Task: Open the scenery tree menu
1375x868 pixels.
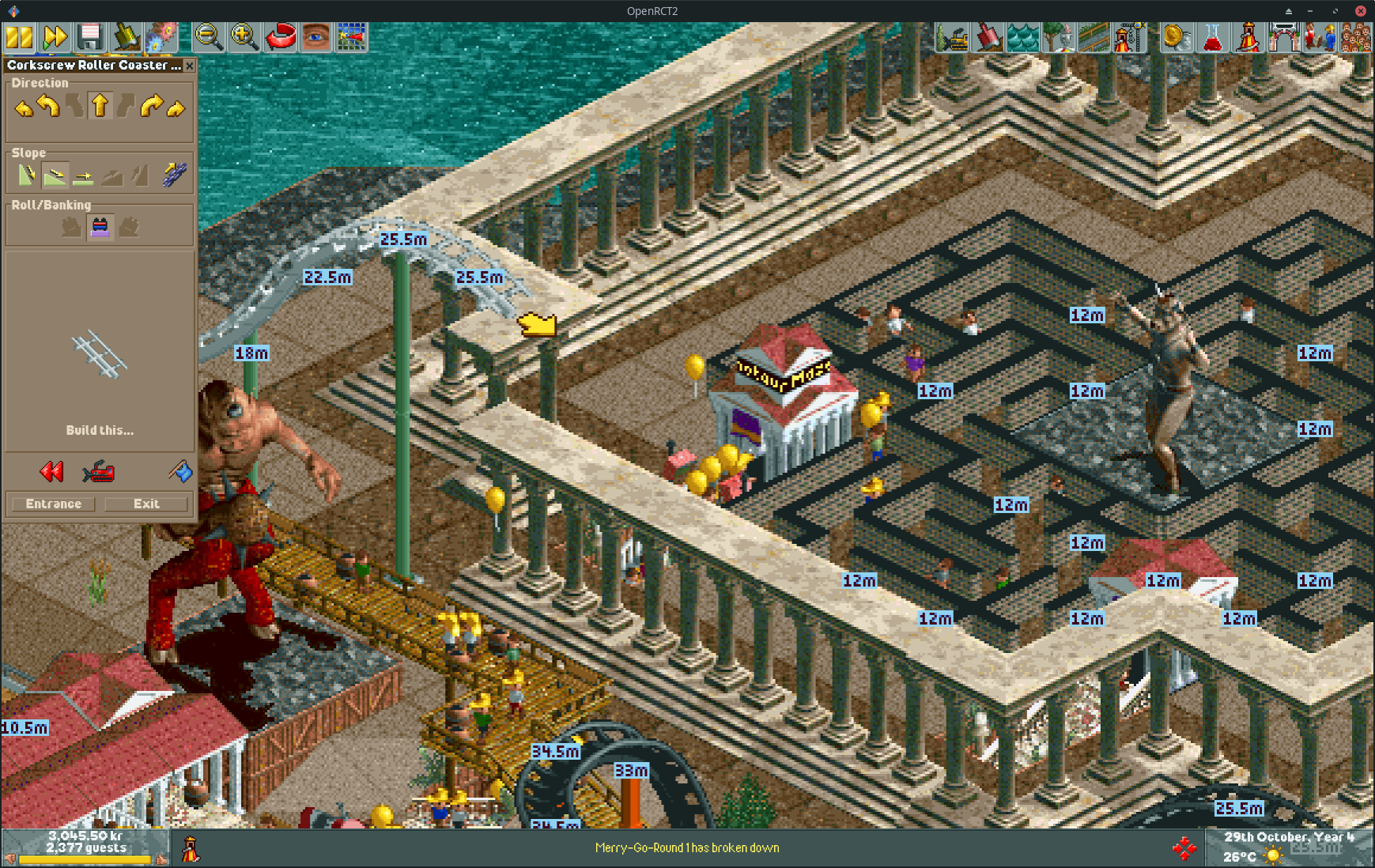Action: (x=1060, y=37)
